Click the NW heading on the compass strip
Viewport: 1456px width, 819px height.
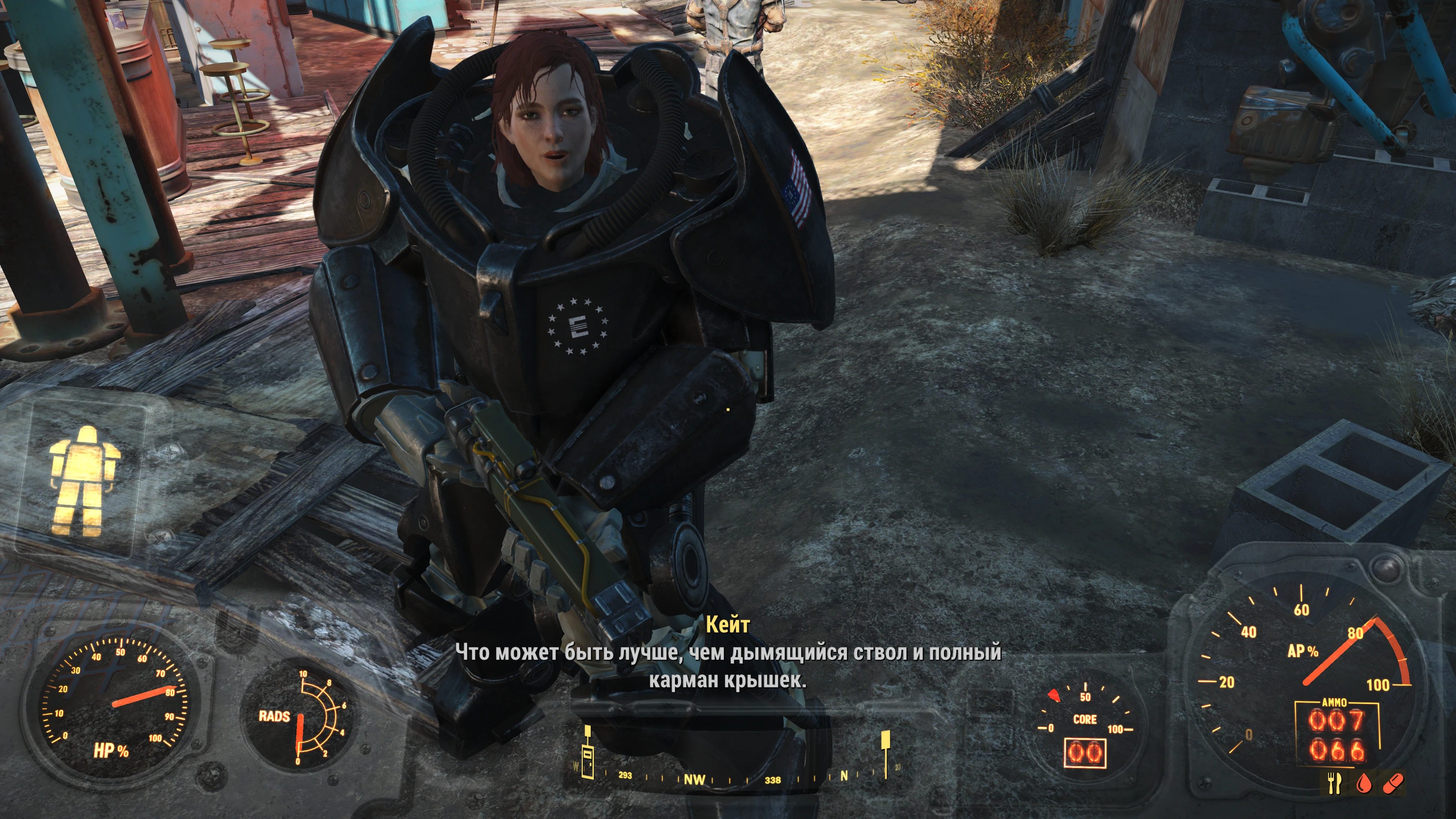click(x=694, y=780)
